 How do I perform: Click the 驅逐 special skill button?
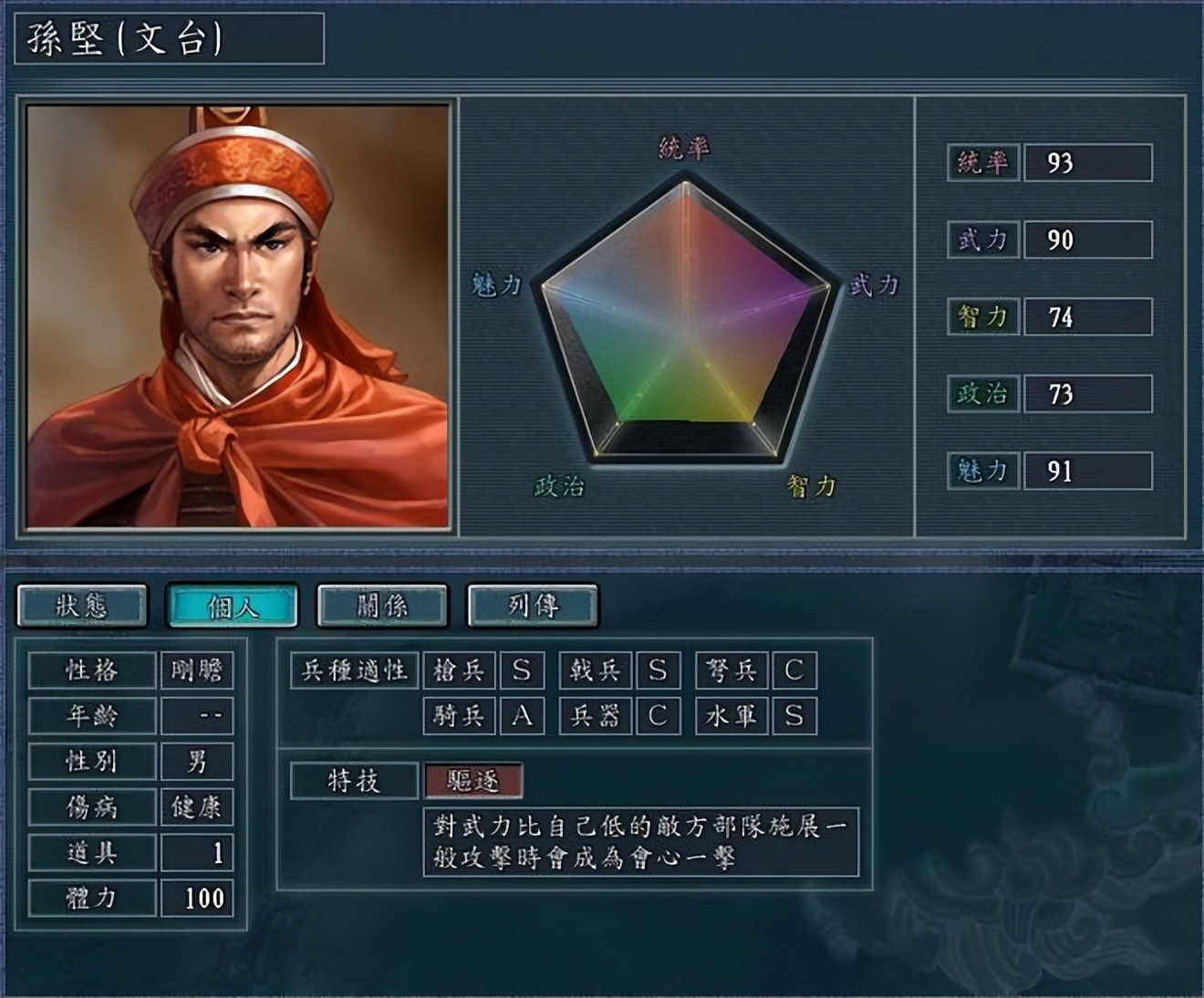(473, 780)
